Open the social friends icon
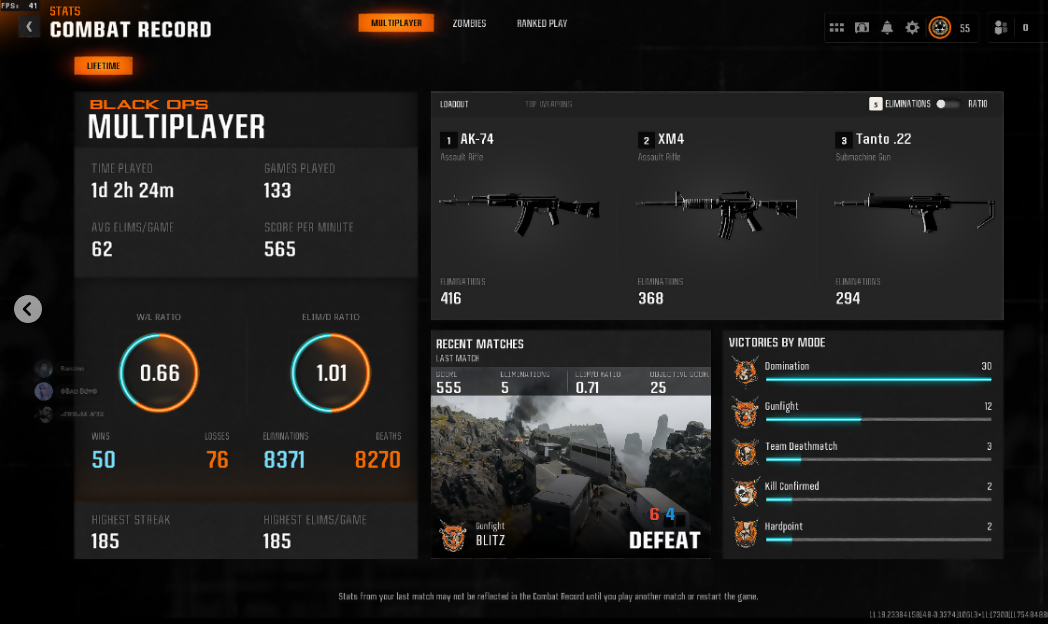 tap(1000, 28)
